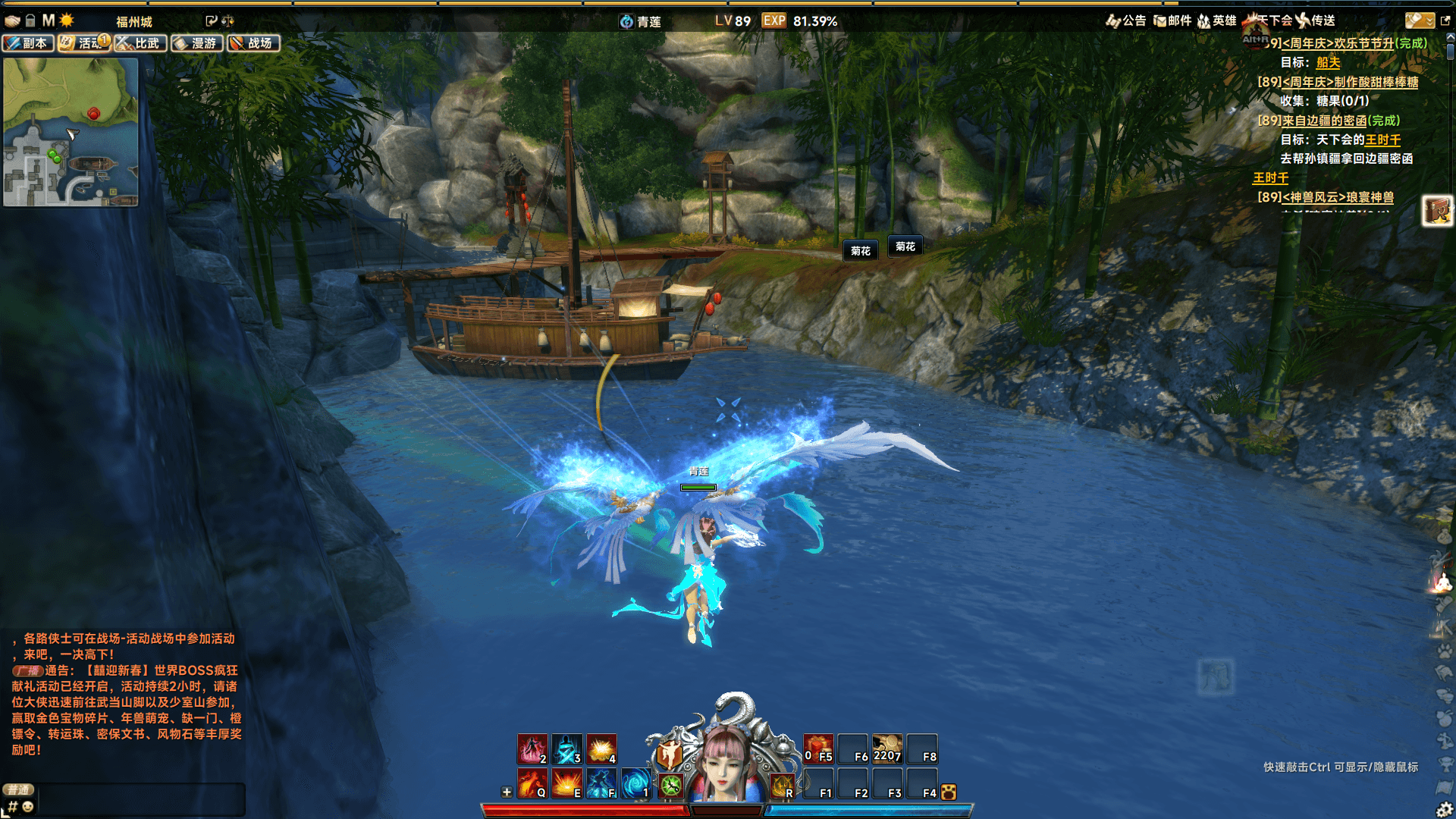Use the gift box item on F5
Viewport: 1456px width, 819px height.
coord(818,748)
